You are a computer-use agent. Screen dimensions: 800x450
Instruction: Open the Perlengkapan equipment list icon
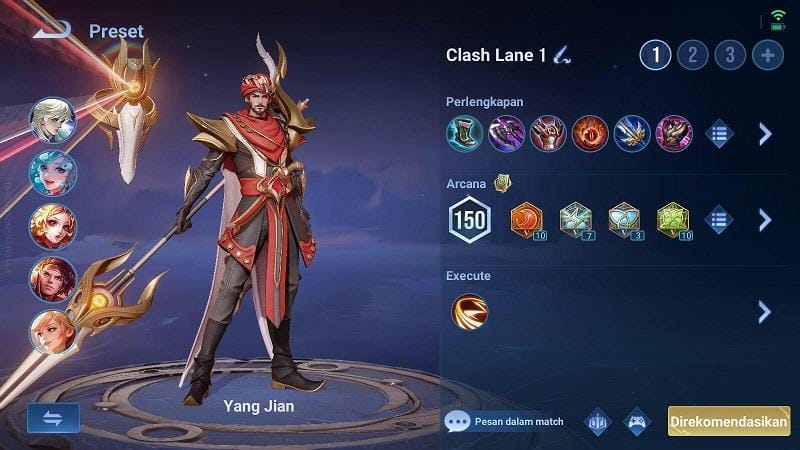[x=719, y=133]
